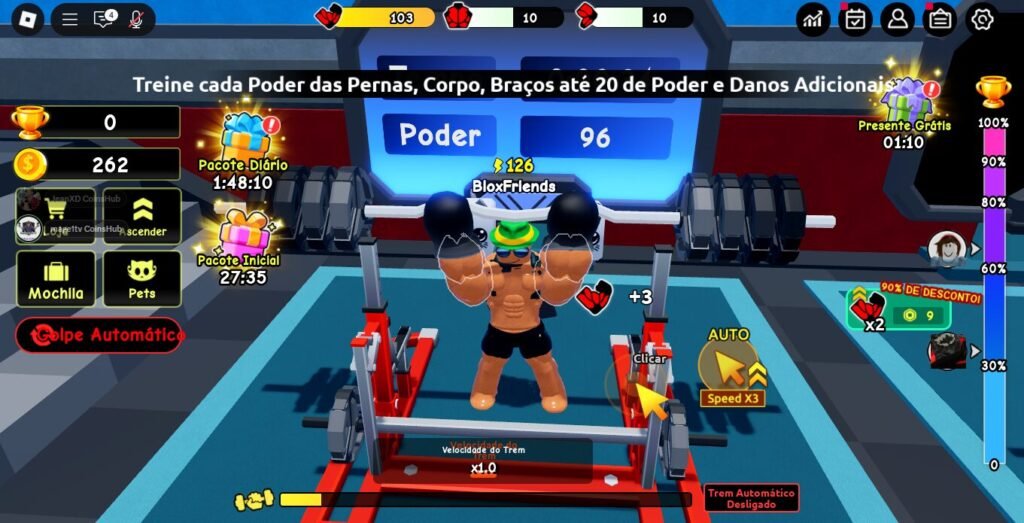Claim the Presente Grátis gift
The image size is (1024, 523).
click(x=906, y=101)
